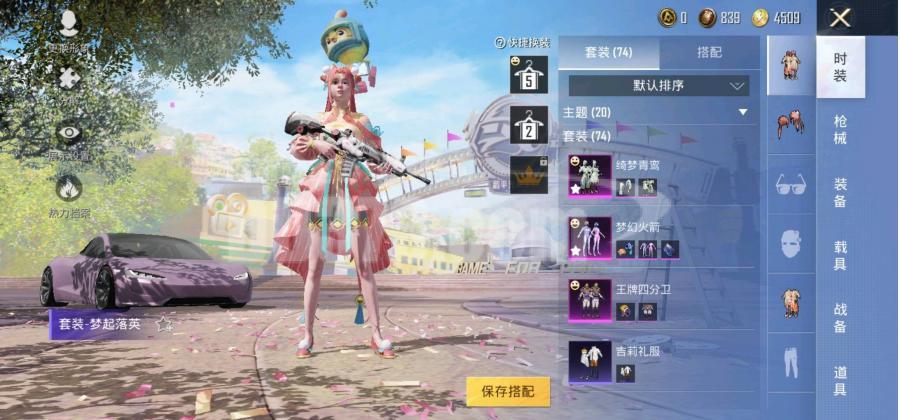The height and width of the screenshot is (420, 900).
Task: Close the wardrobe screen
Action: [x=841, y=17]
